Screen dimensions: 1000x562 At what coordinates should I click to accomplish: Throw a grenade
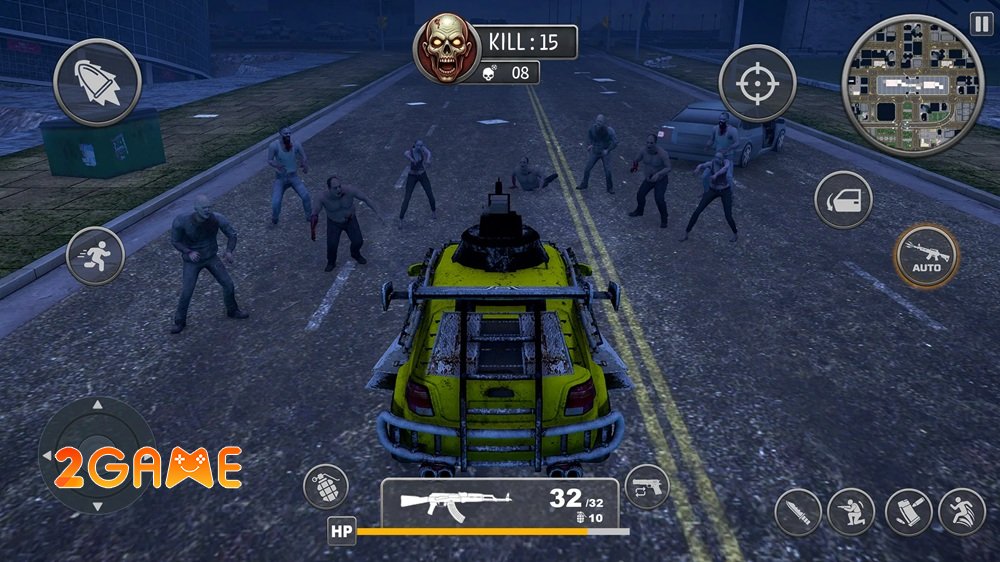coord(326,488)
